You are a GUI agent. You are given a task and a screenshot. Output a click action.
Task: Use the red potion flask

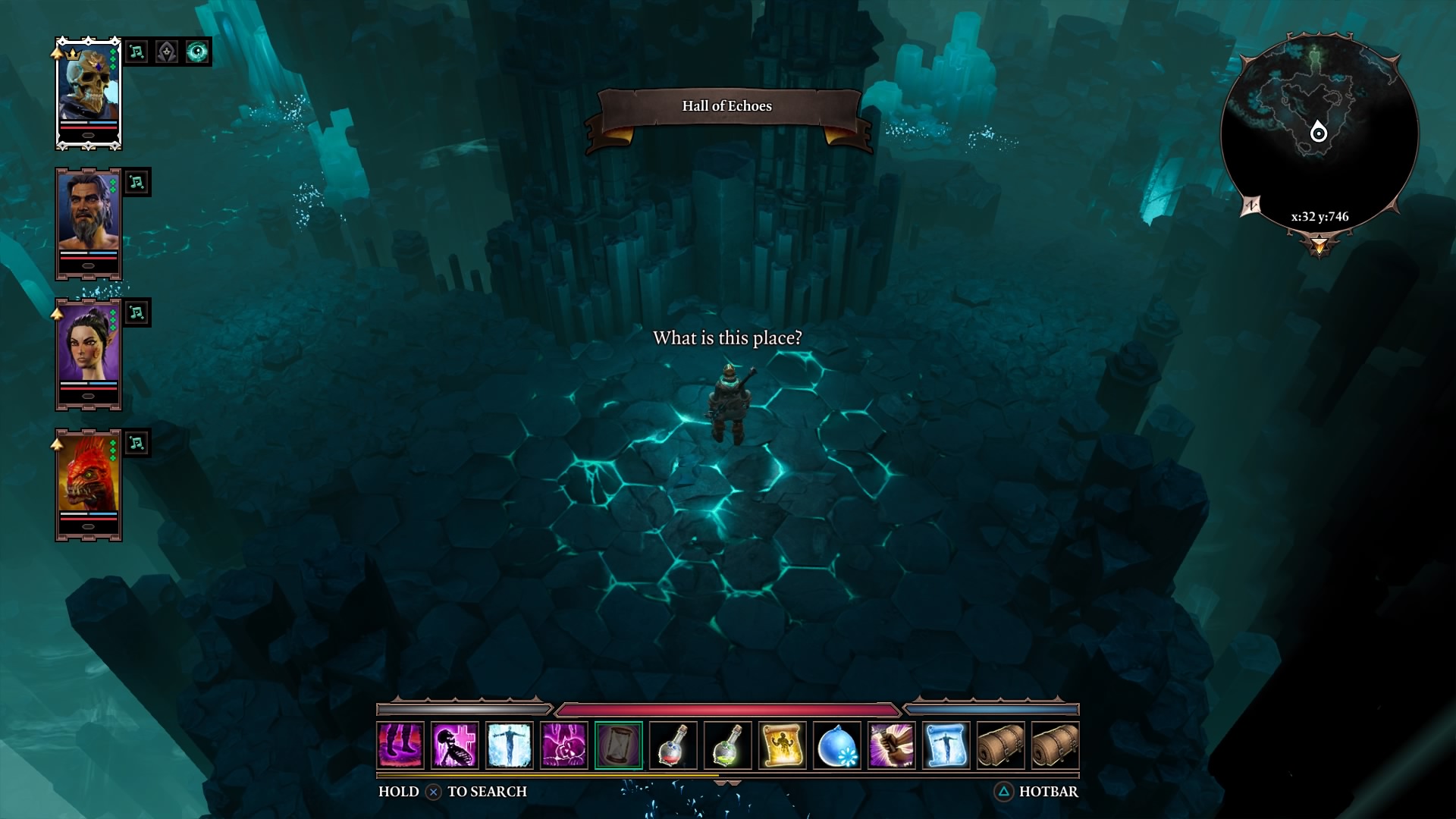[673, 745]
